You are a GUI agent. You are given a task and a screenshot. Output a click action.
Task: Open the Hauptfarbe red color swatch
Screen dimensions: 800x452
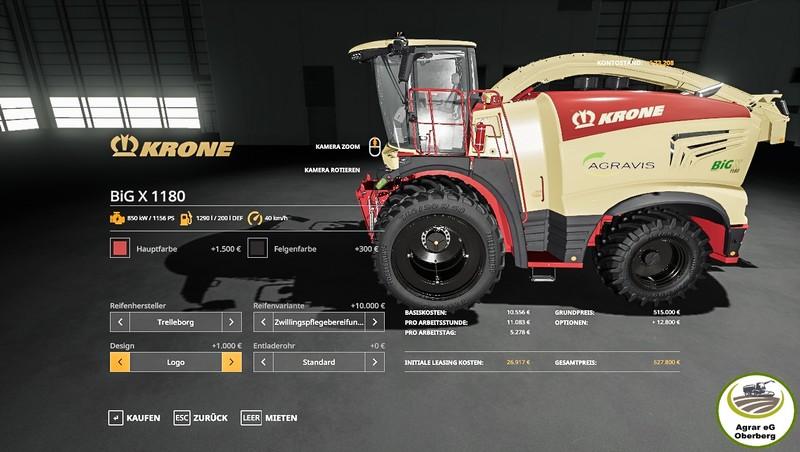[120, 248]
